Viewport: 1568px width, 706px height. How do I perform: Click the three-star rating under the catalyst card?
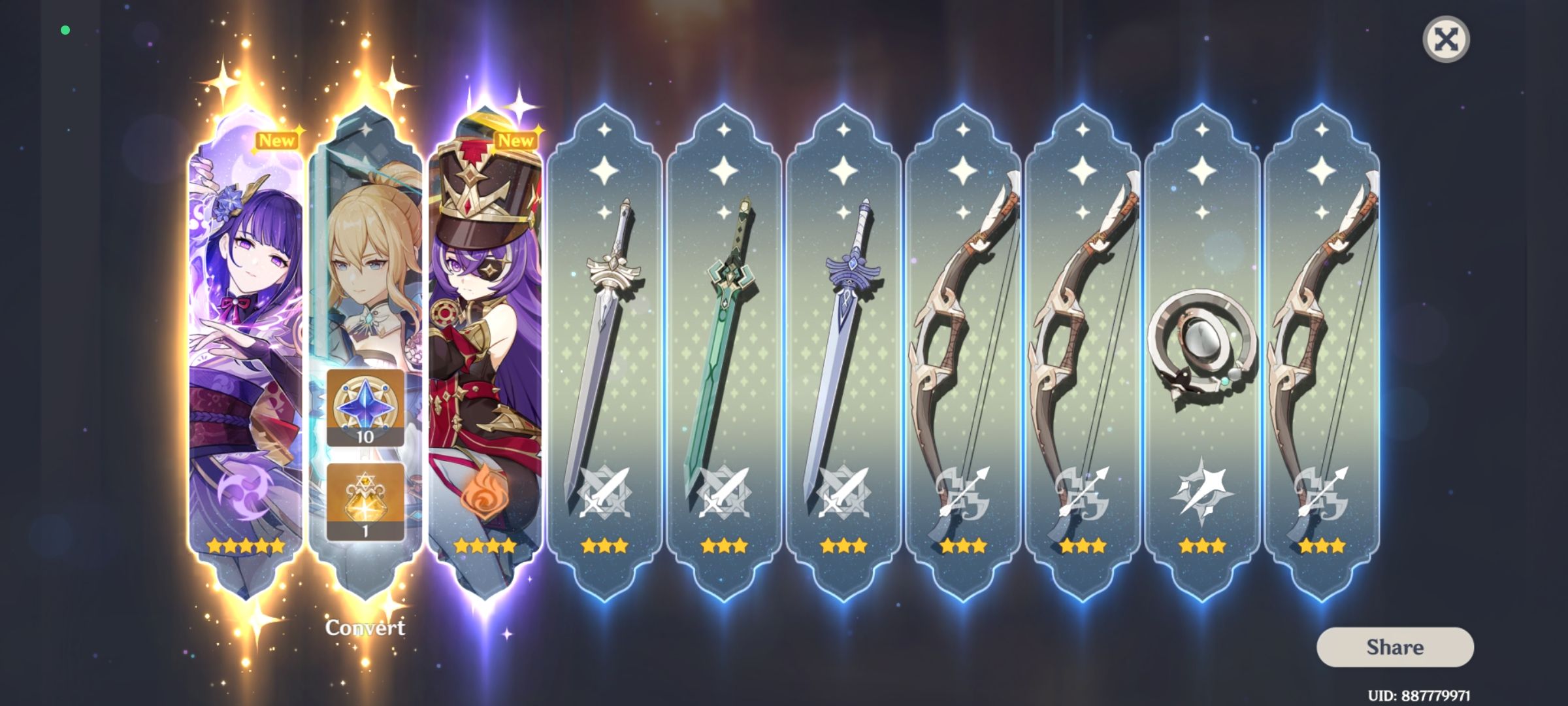tap(1198, 546)
